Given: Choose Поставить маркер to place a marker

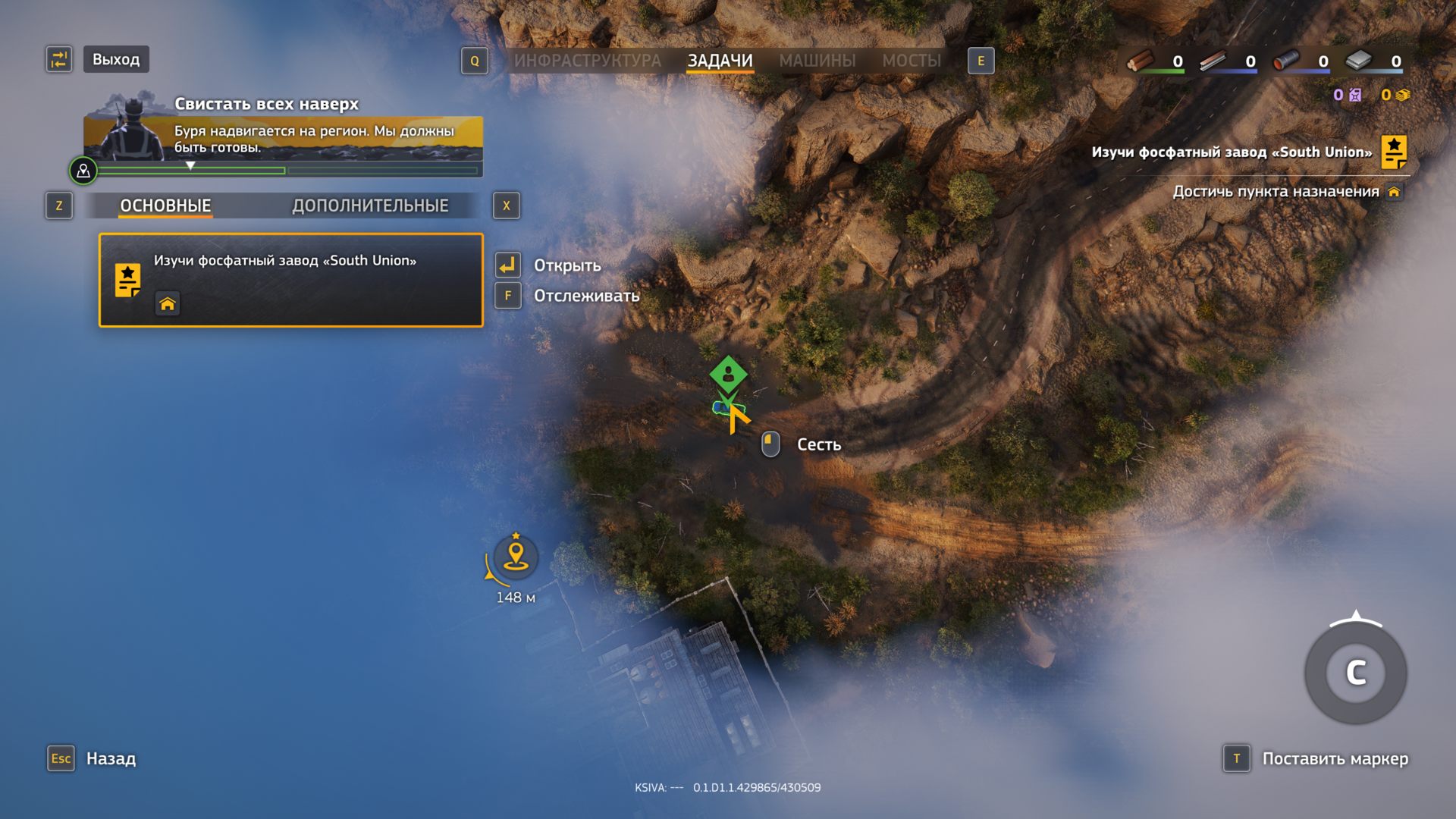Looking at the screenshot, I should (x=1334, y=758).
